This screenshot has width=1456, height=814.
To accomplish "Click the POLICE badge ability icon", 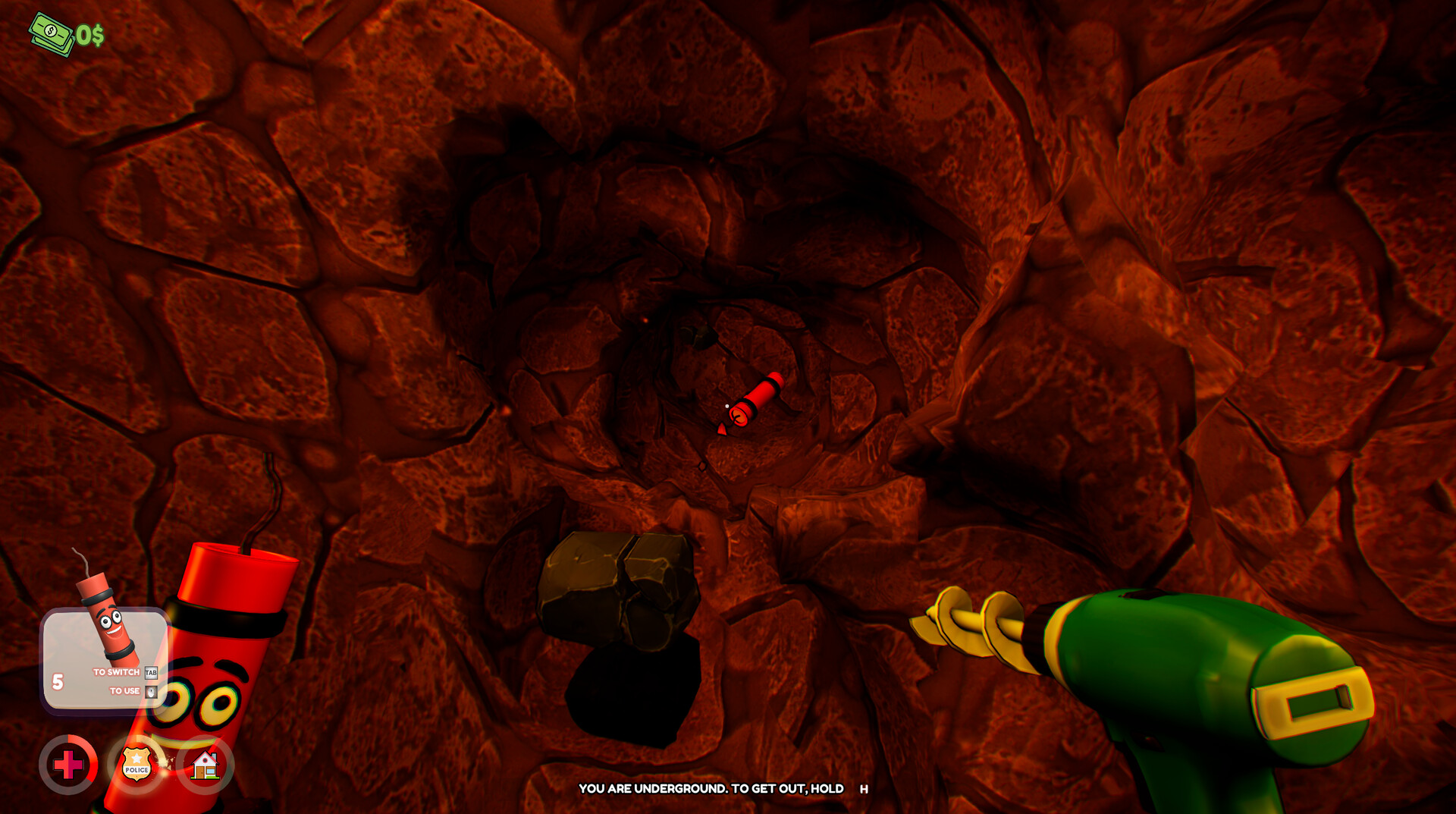I will [x=136, y=765].
